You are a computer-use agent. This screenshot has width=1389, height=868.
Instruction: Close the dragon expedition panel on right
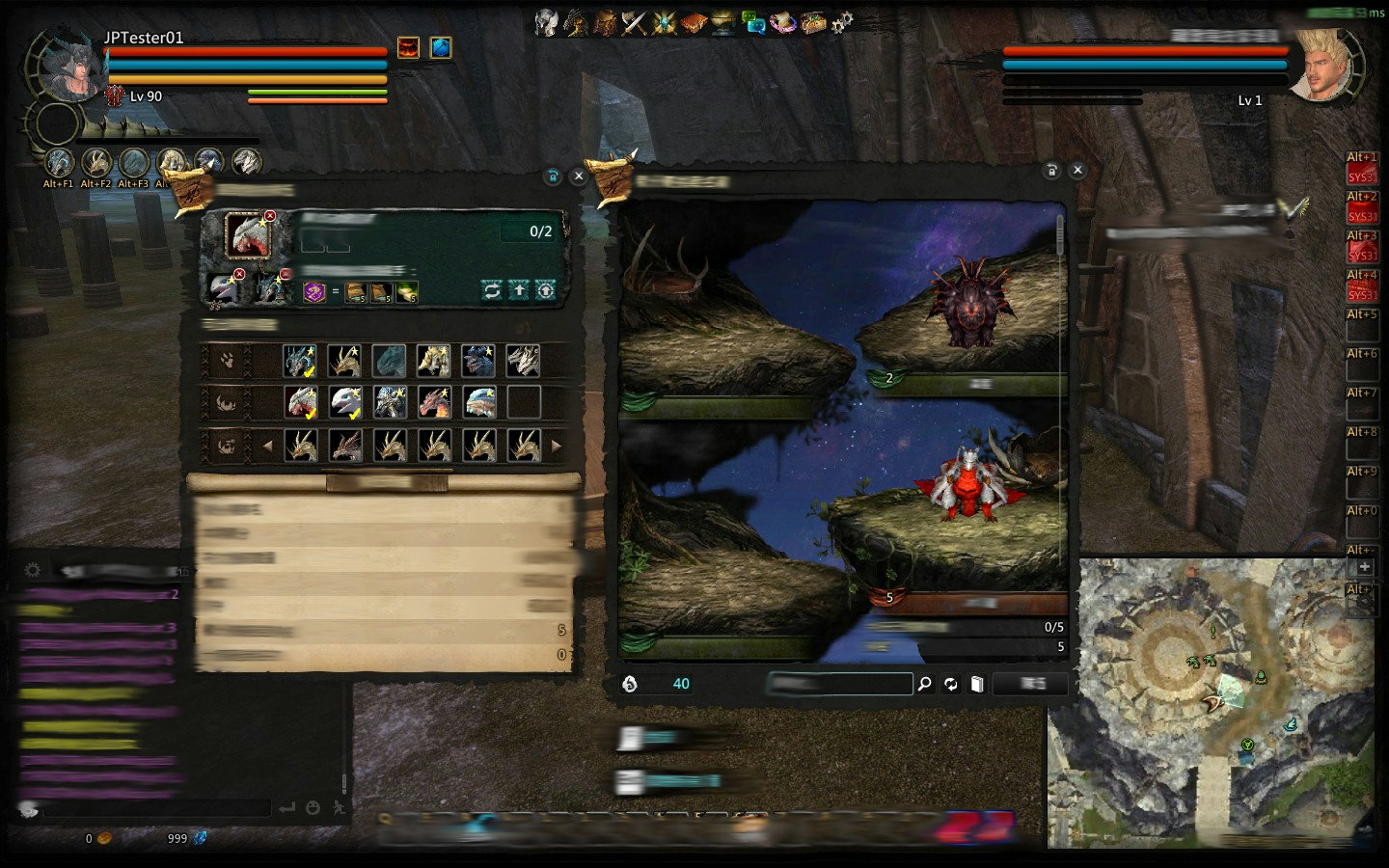pyautogui.click(x=1077, y=170)
